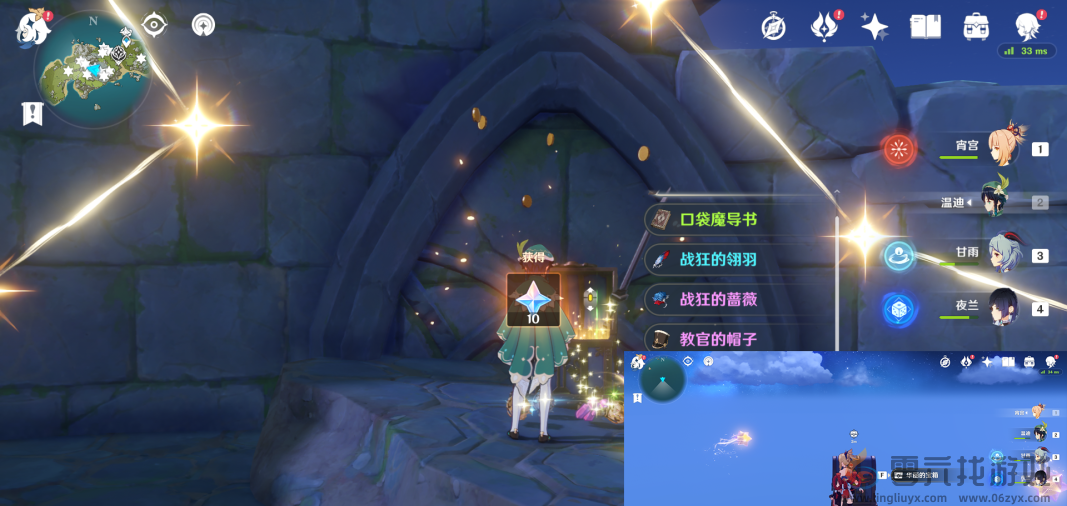Collect 战狂的蔷薇 from the loot list

tap(740, 299)
